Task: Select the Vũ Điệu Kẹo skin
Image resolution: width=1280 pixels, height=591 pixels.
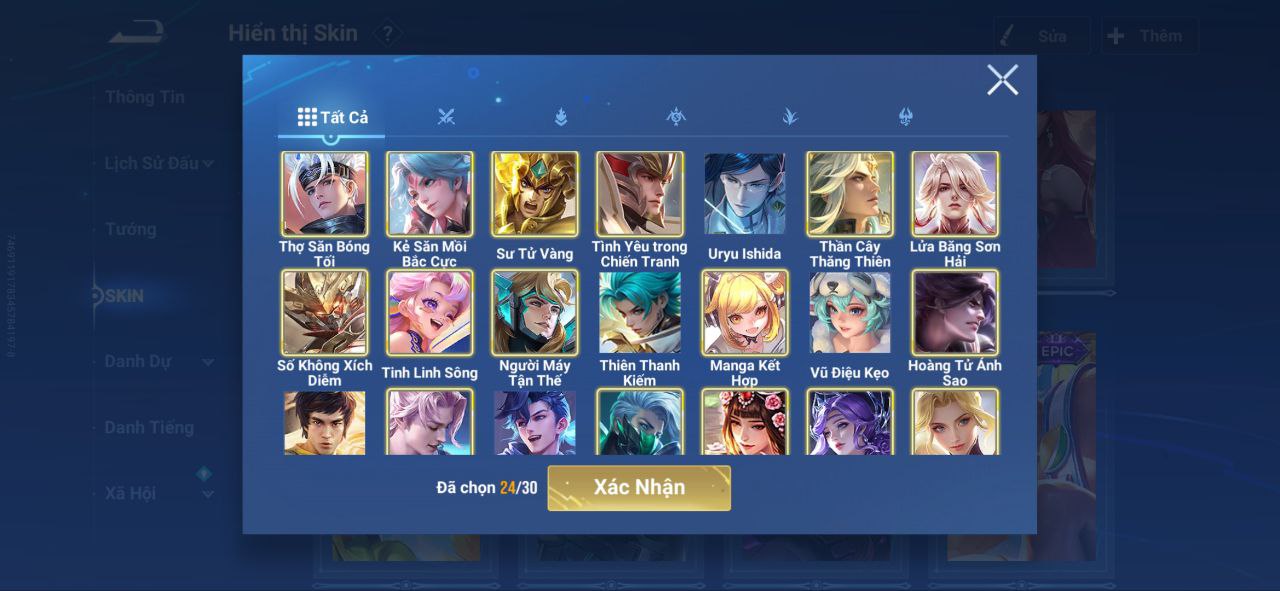Action: click(850, 313)
